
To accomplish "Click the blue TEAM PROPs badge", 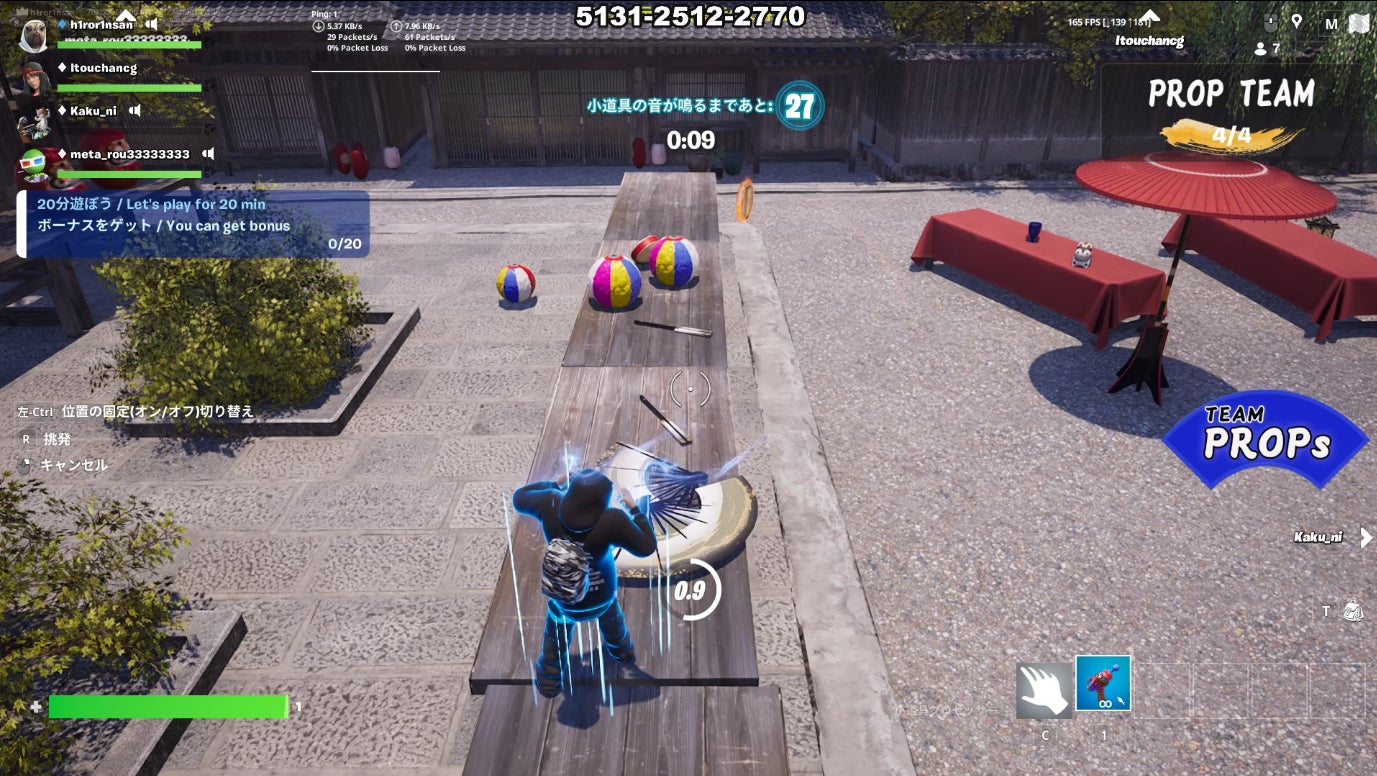I will (x=1264, y=438).
